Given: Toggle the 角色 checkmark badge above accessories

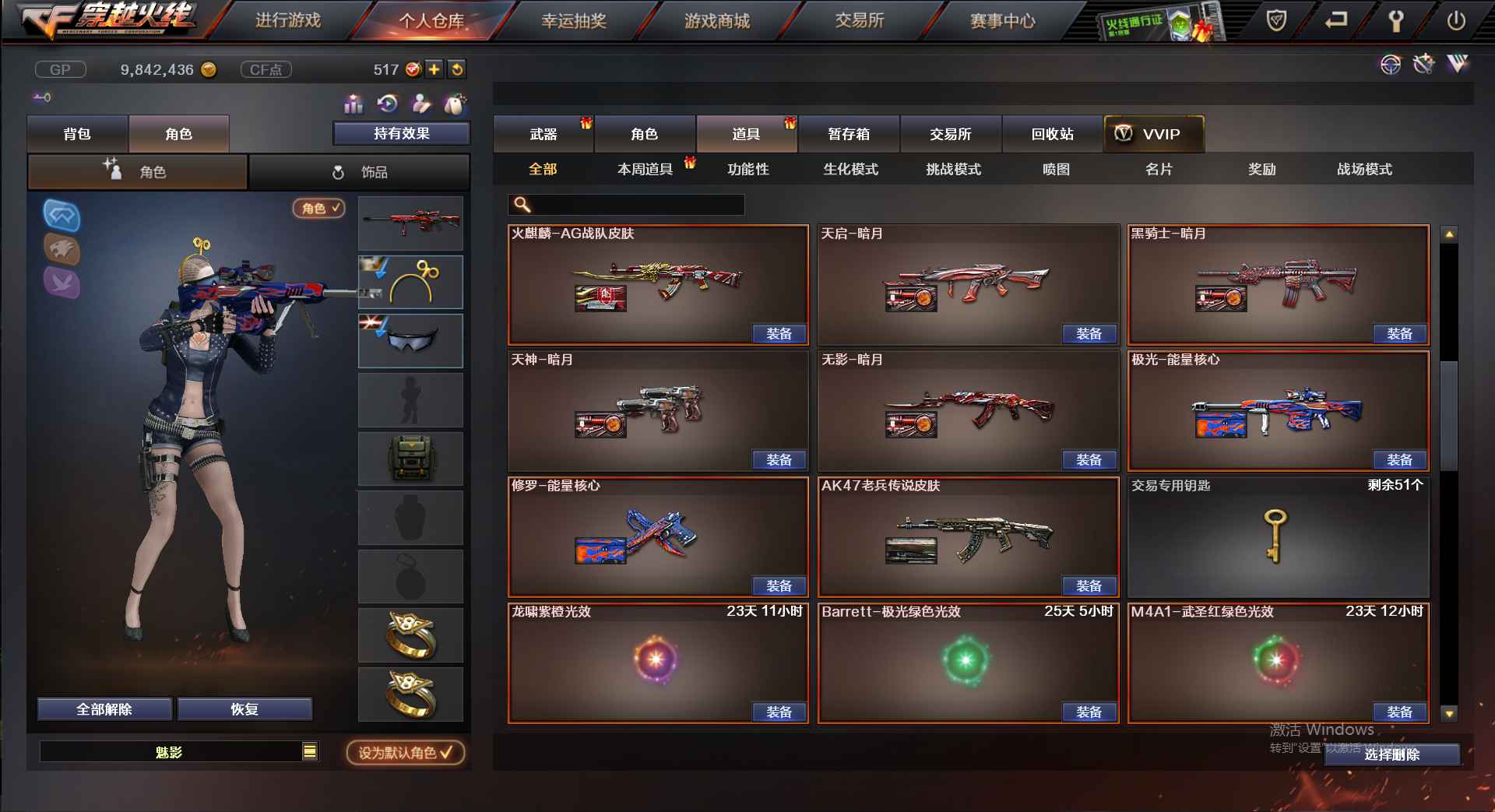Looking at the screenshot, I should click(x=318, y=209).
